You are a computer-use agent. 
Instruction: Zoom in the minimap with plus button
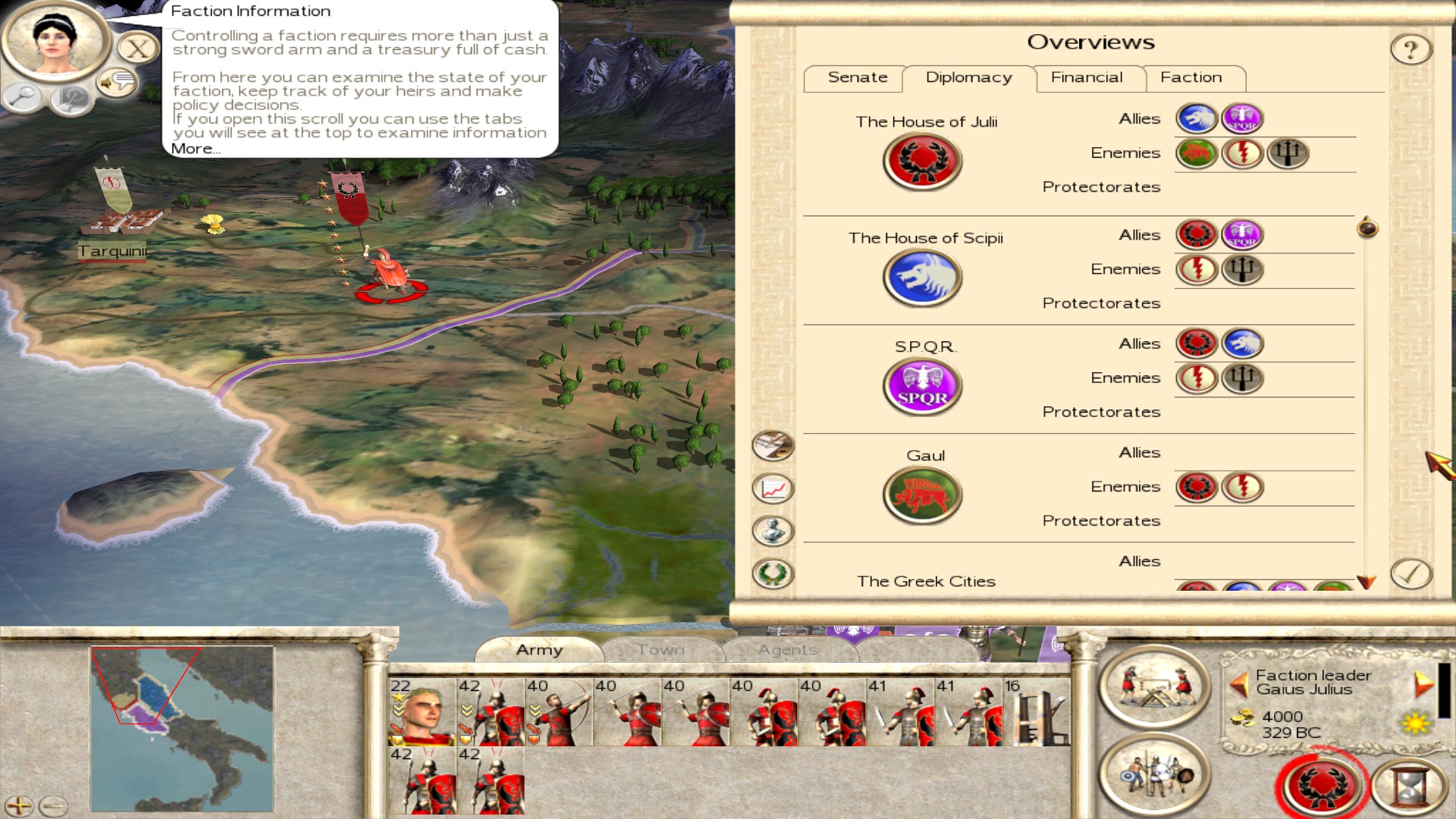[x=19, y=805]
